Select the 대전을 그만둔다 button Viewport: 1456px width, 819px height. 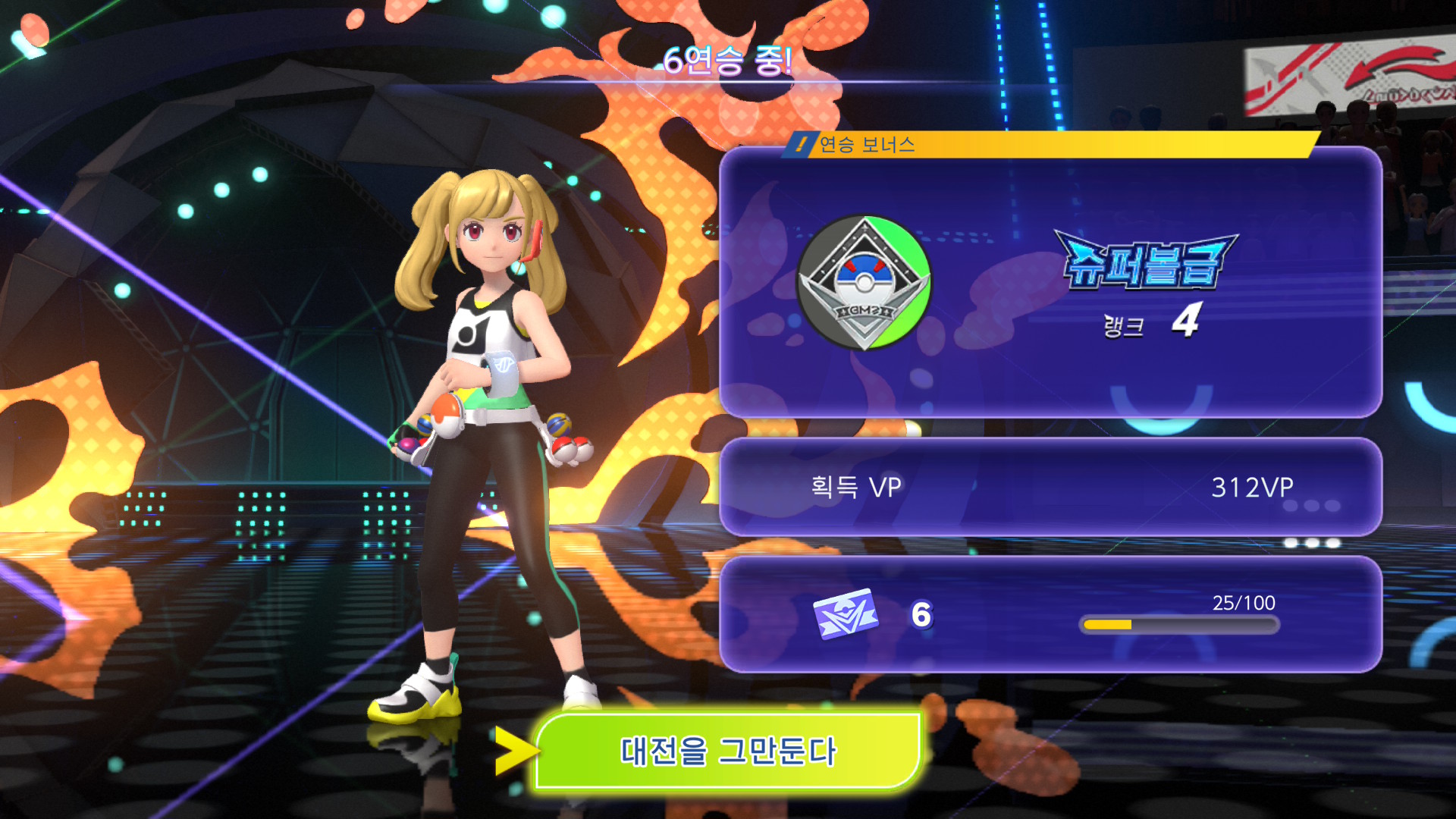728,751
